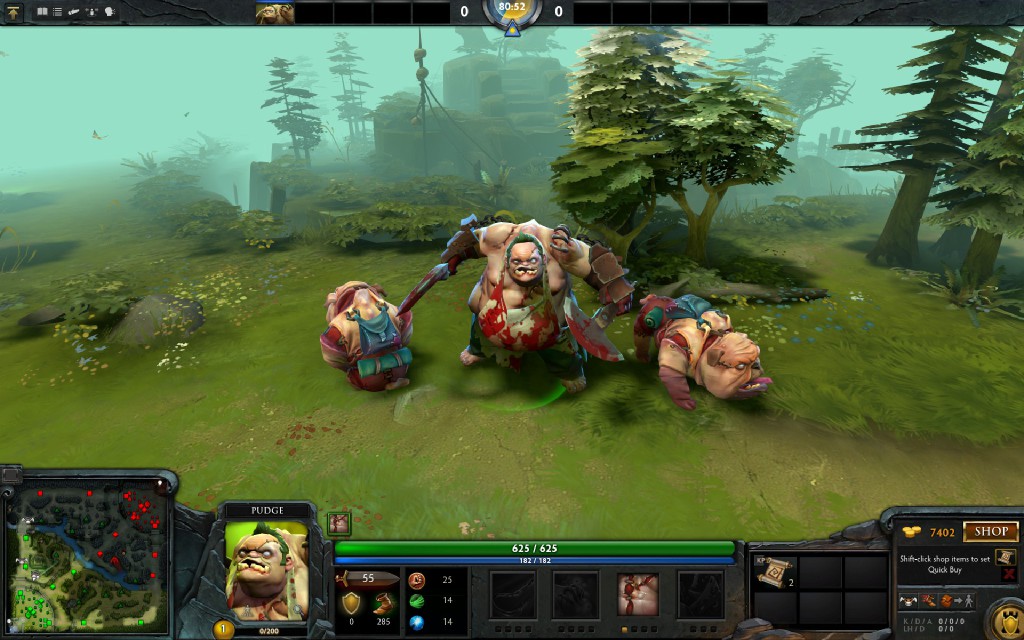Screen dimensions: 1024x640
Task: Open the Shop panel
Action: coord(991,531)
